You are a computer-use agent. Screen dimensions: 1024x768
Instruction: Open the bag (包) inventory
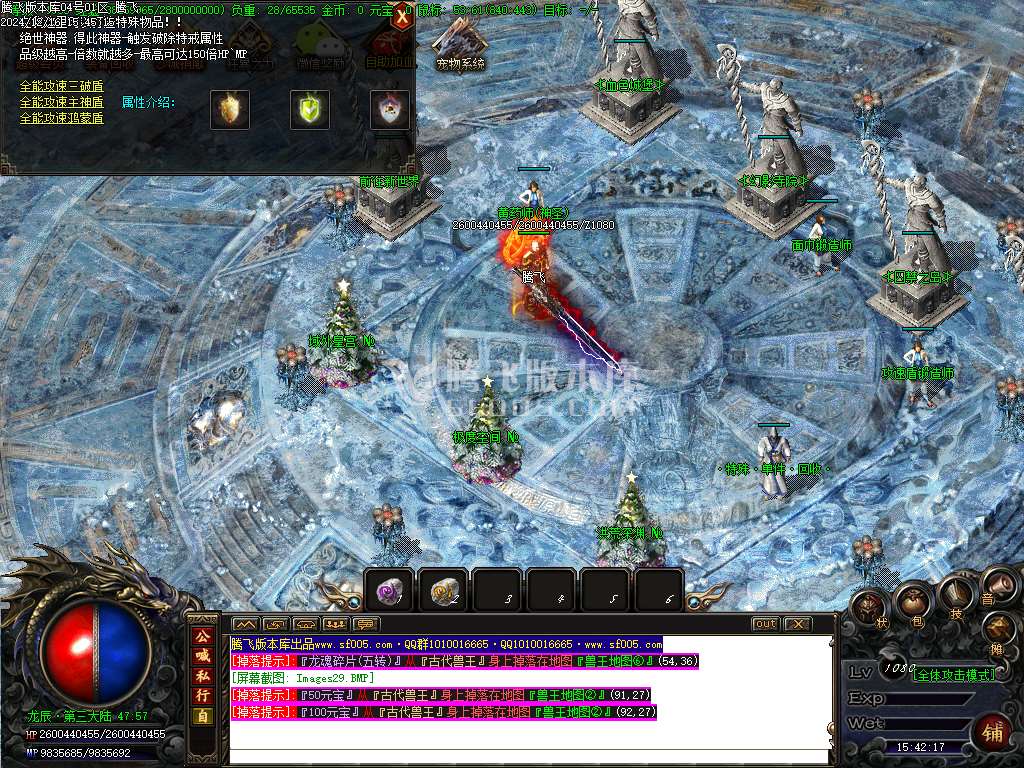[912, 600]
